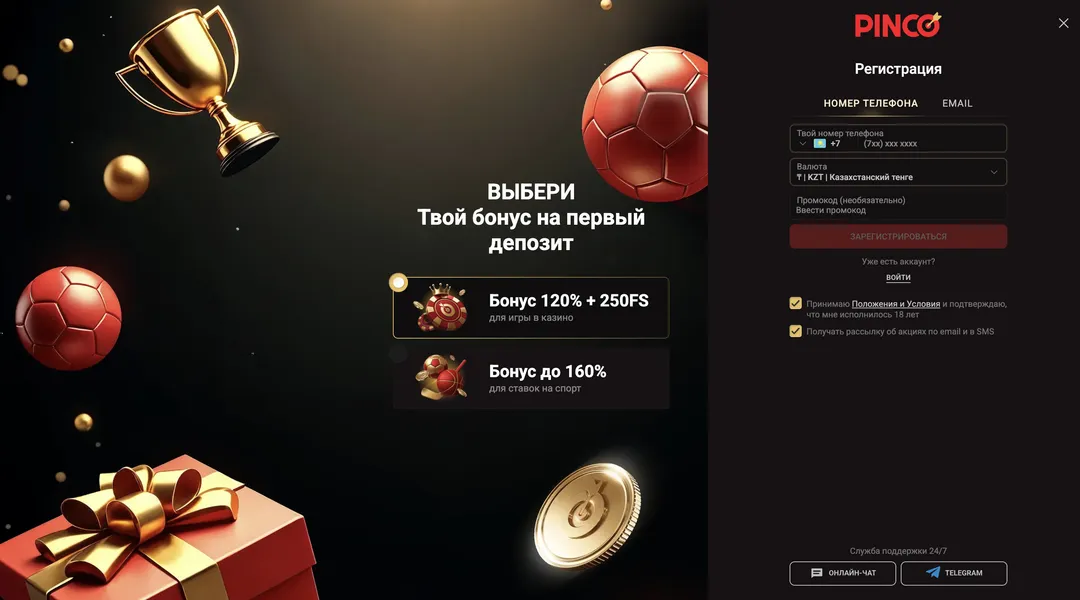Open Telegram support
1080x600 pixels.
953,573
